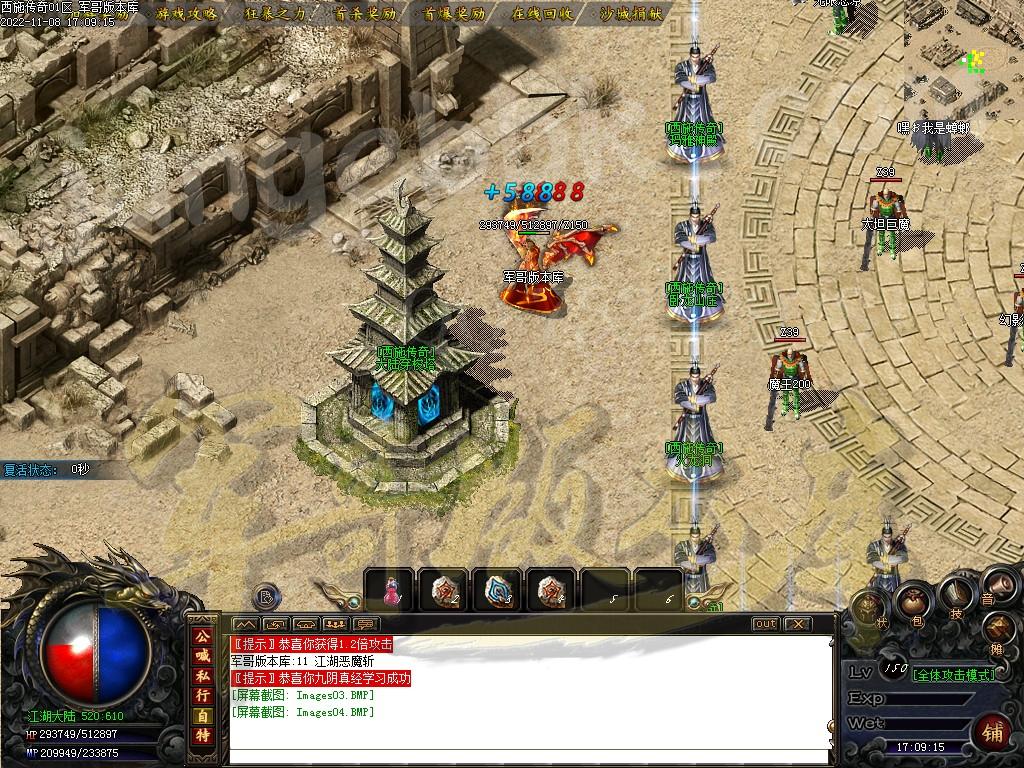Switch the 全体攻击模式 attack mode
The width and height of the screenshot is (1024, 768).
click(x=954, y=674)
